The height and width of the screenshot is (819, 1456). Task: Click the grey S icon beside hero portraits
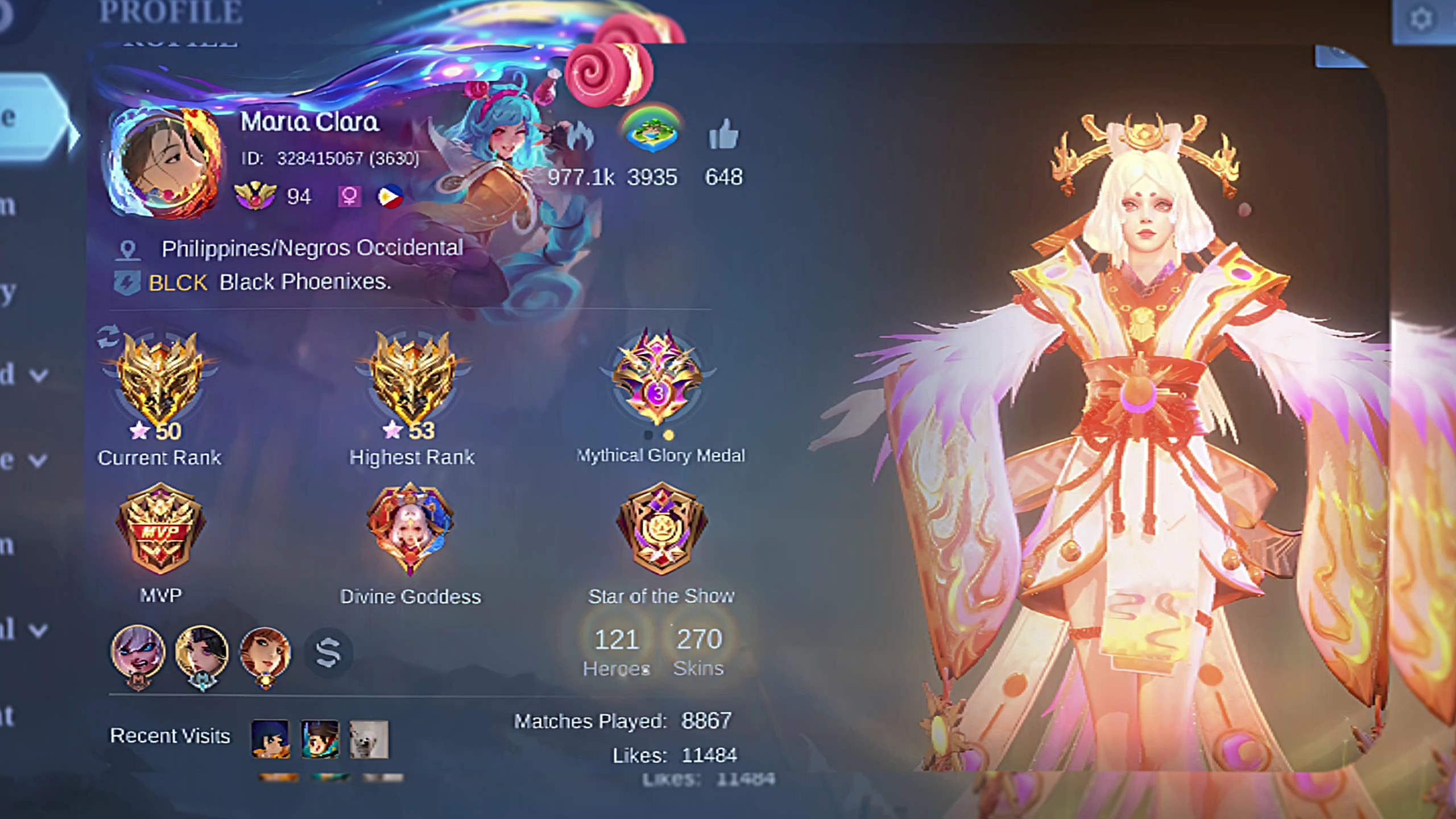pyautogui.click(x=328, y=652)
